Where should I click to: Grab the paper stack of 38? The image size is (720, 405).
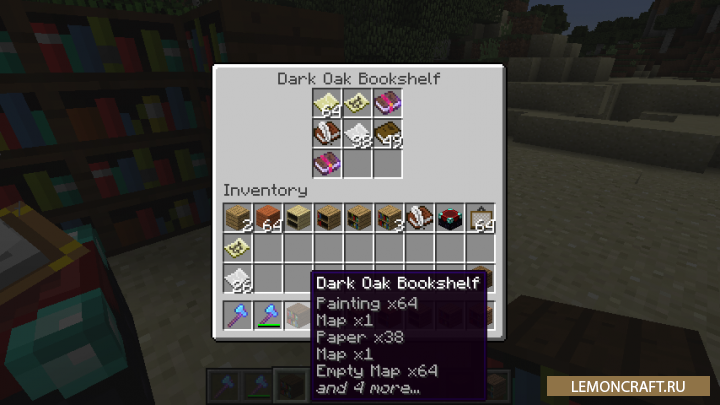[x=358, y=132]
